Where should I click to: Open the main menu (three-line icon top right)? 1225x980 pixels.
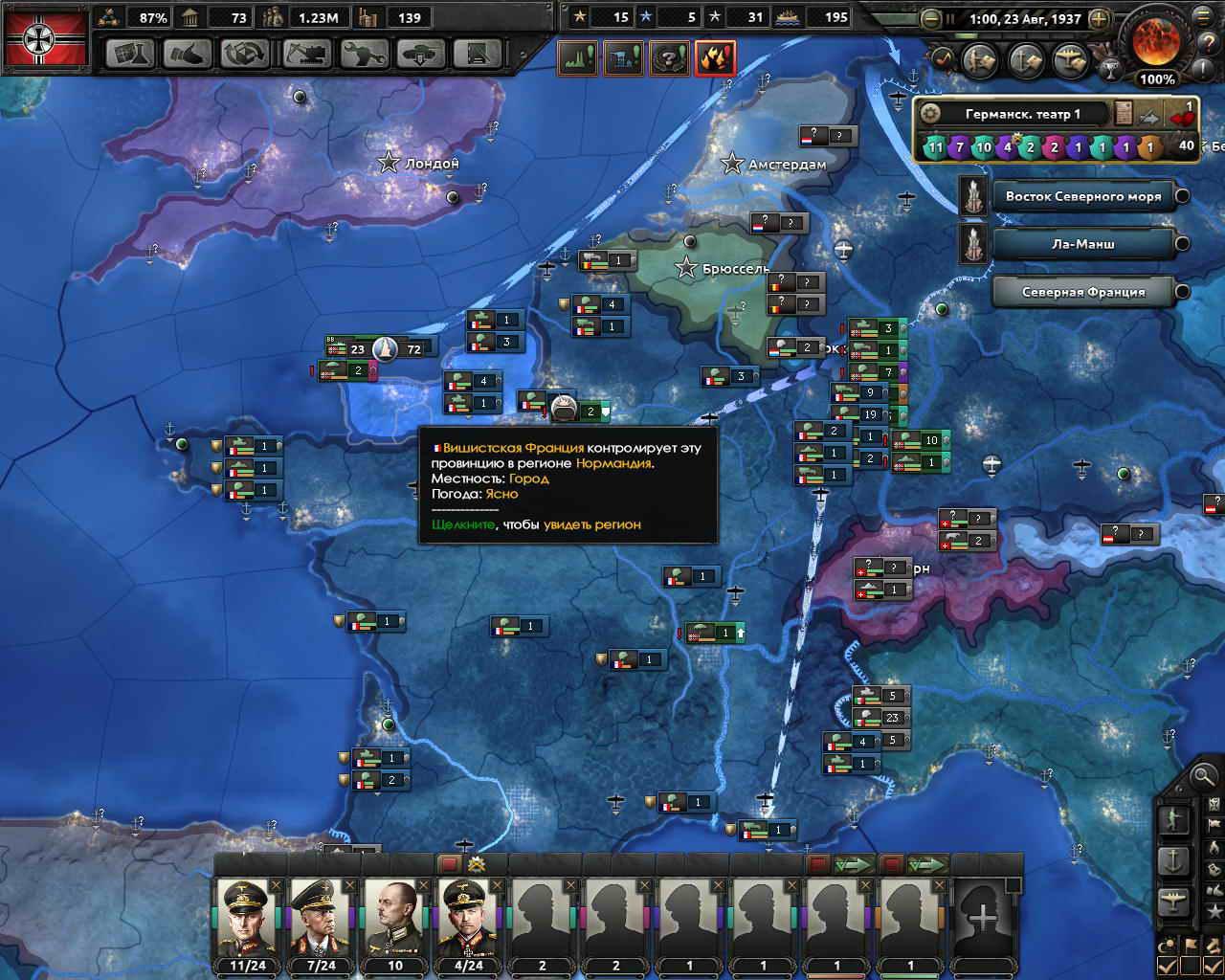[1201, 17]
